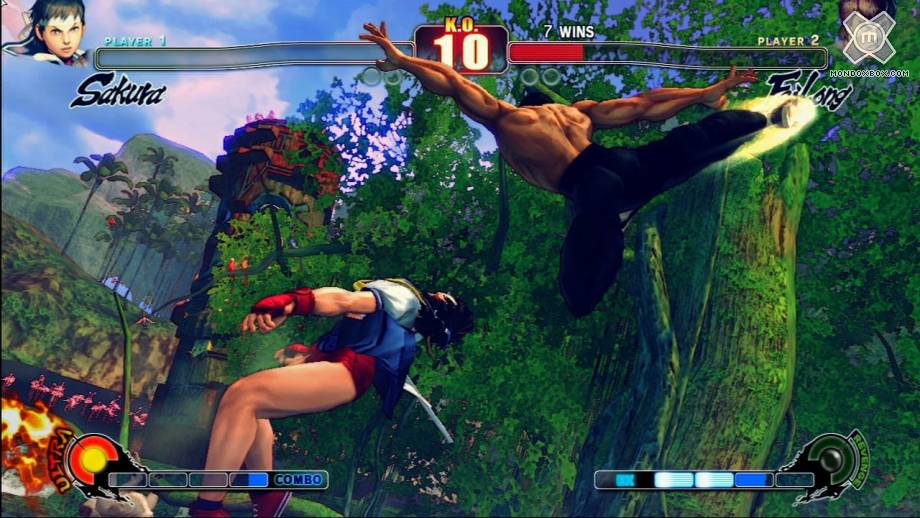Select Player 1's flaming Ultra gauge emblem
The height and width of the screenshot is (518, 920).
point(95,462)
